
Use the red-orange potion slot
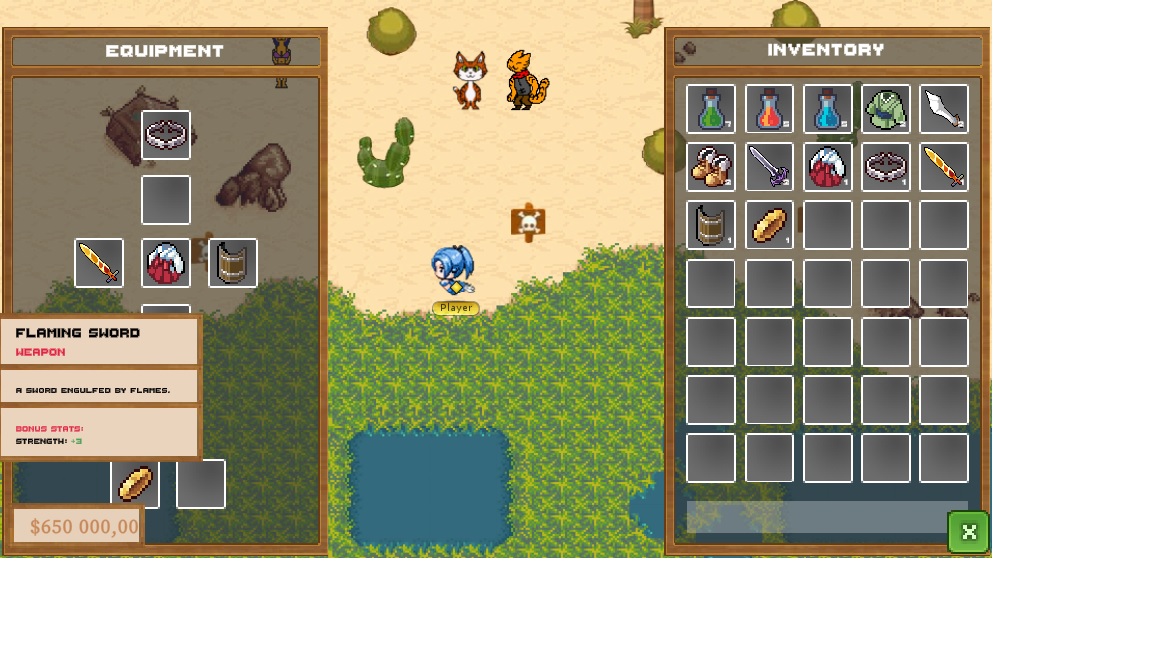pos(769,109)
